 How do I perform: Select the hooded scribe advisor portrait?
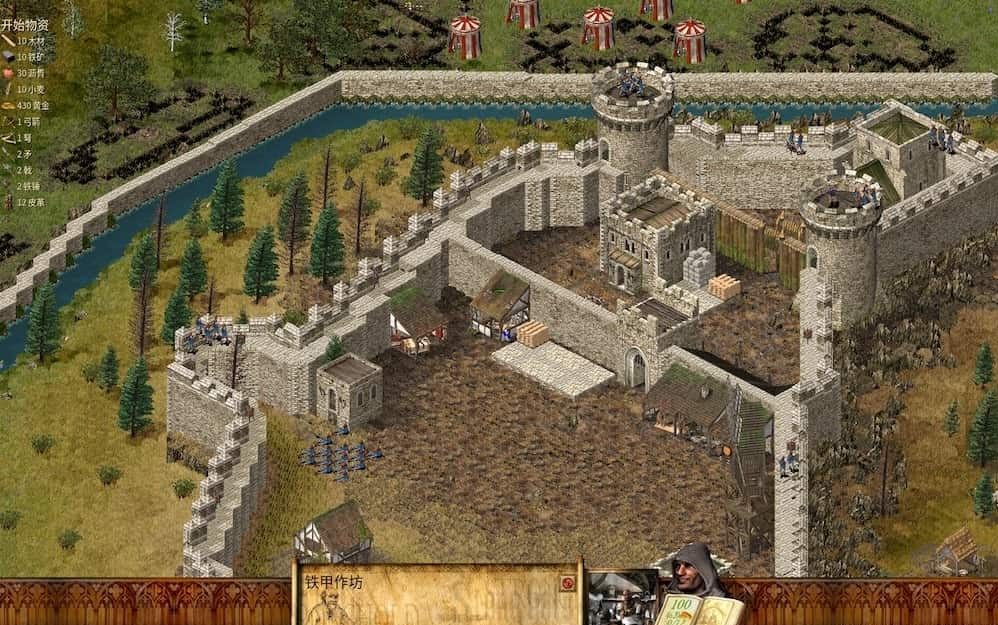click(x=692, y=570)
